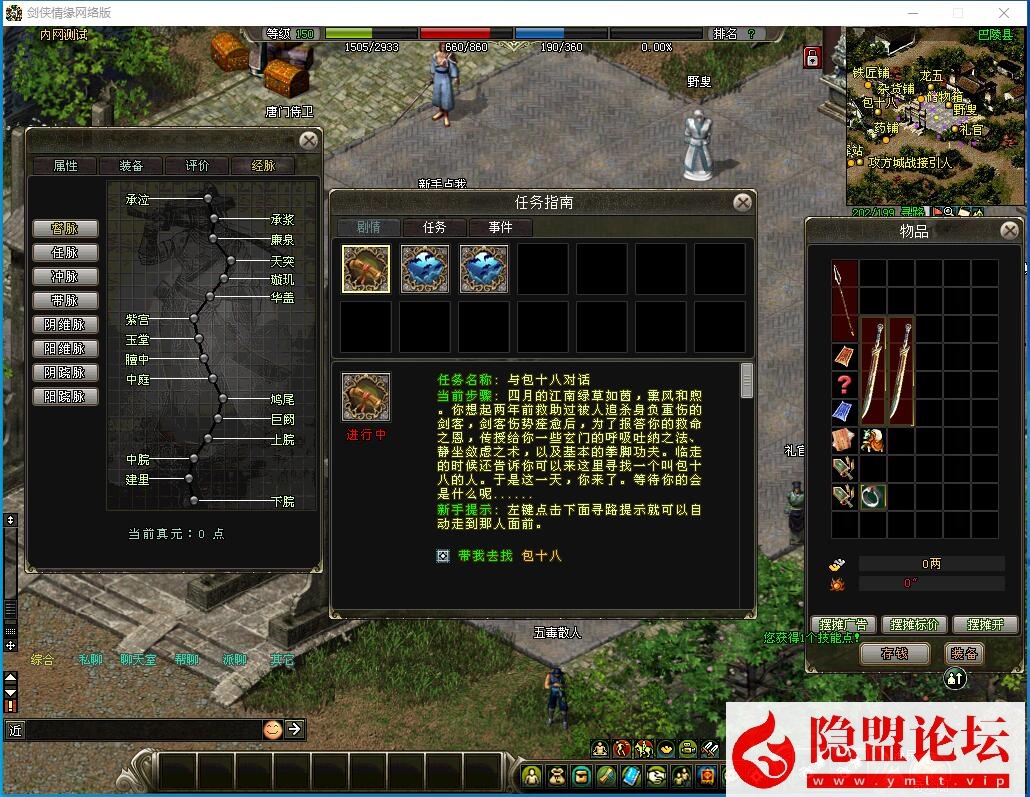Viewport: 1030px width, 797px height.
Task: Click the 摆摊标价 stall pricing button
Action: point(913,625)
